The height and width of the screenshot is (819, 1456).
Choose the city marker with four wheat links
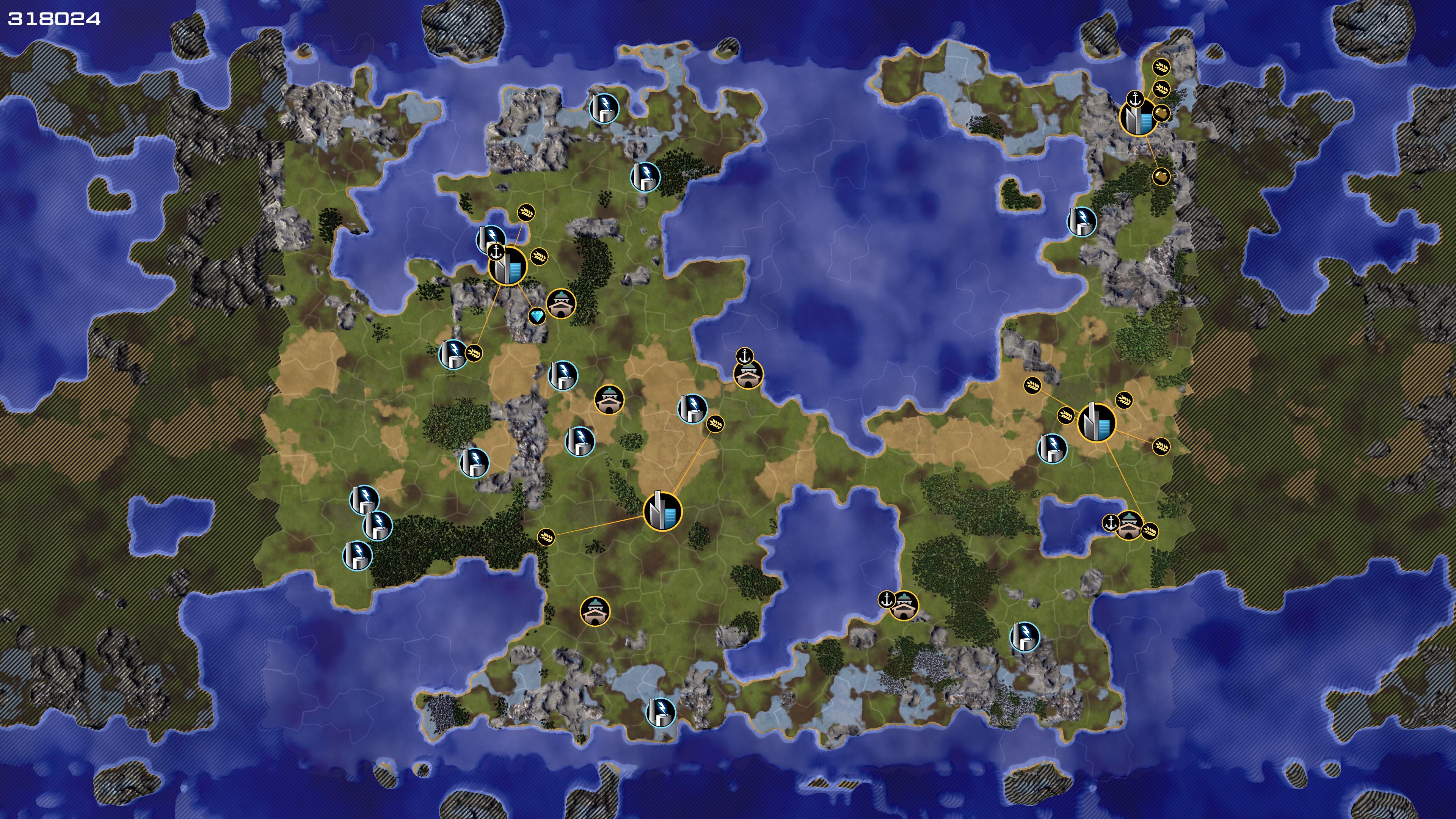(1097, 422)
